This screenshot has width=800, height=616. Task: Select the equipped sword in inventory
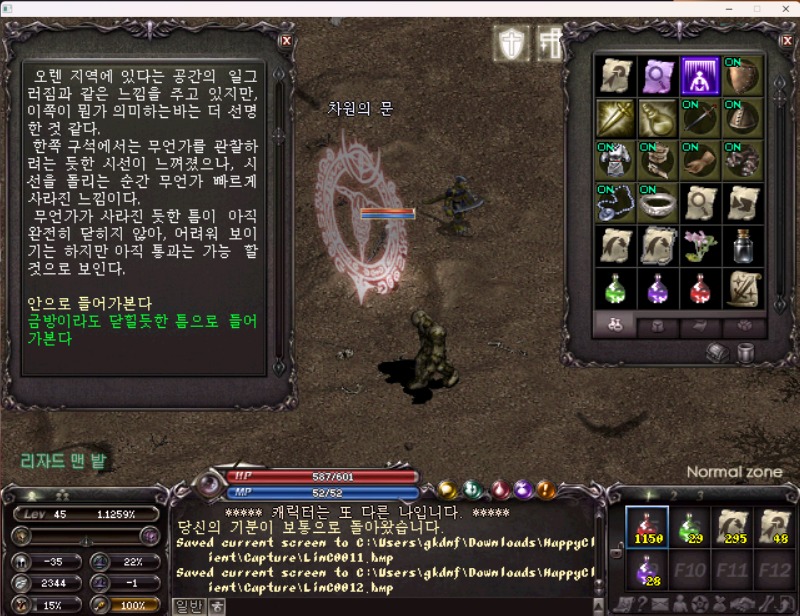pyautogui.click(x=700, y=118)
